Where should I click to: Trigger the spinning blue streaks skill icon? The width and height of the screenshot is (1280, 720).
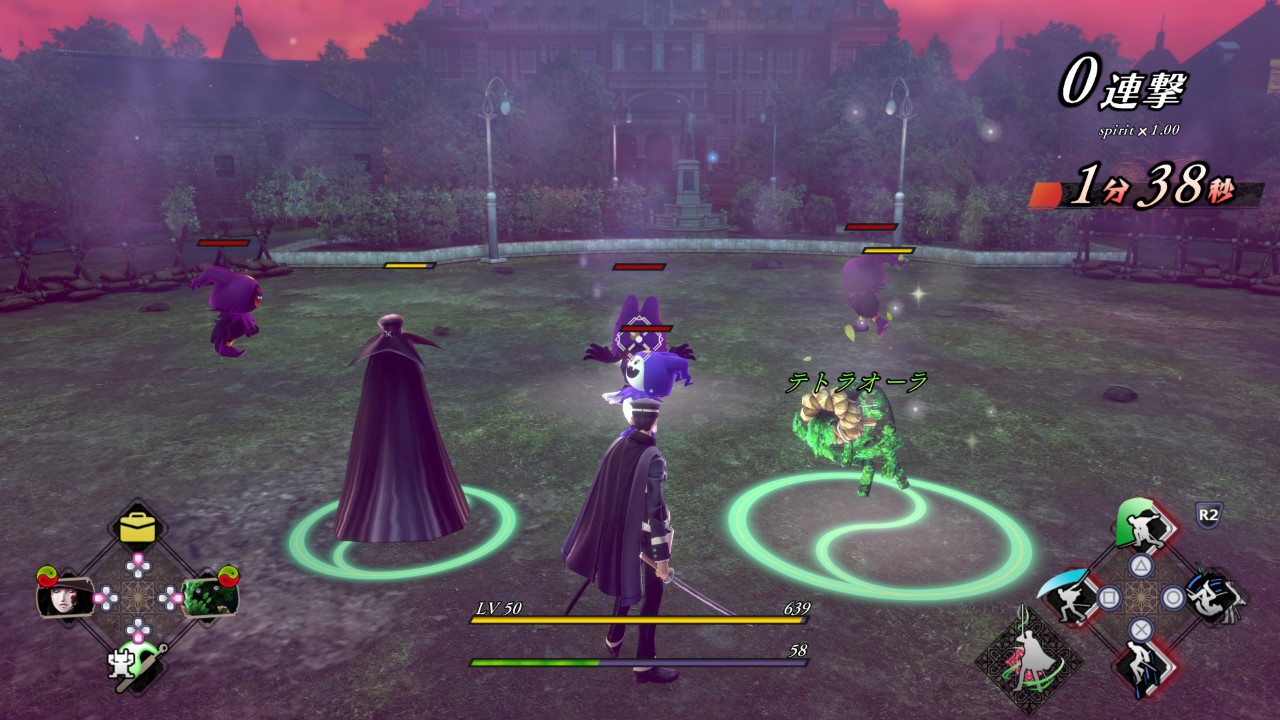pyautogui.click(x=1213, y=597)
